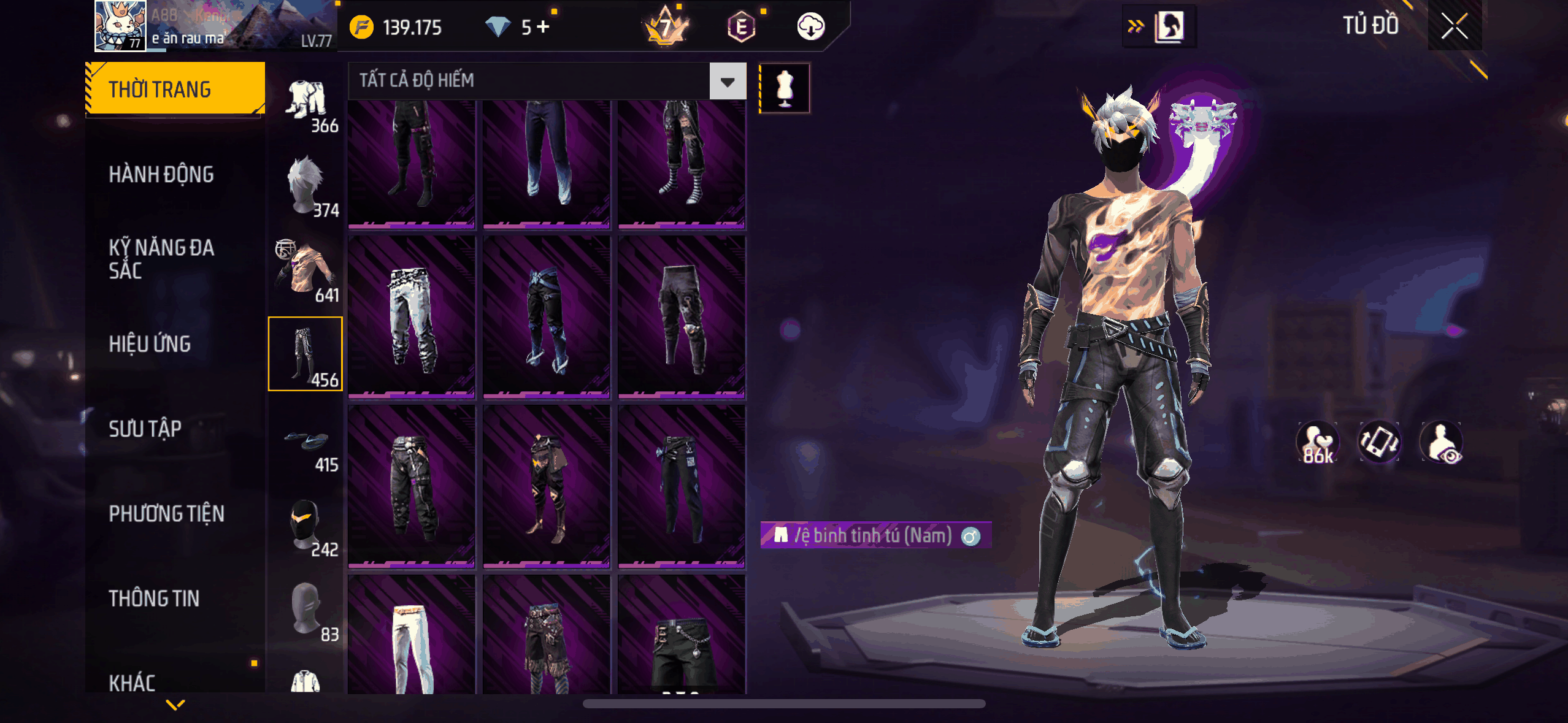The width and height of the screenshot is (1568, 723).
Task: Switch to the Hành Động tab
Action: 161,175
